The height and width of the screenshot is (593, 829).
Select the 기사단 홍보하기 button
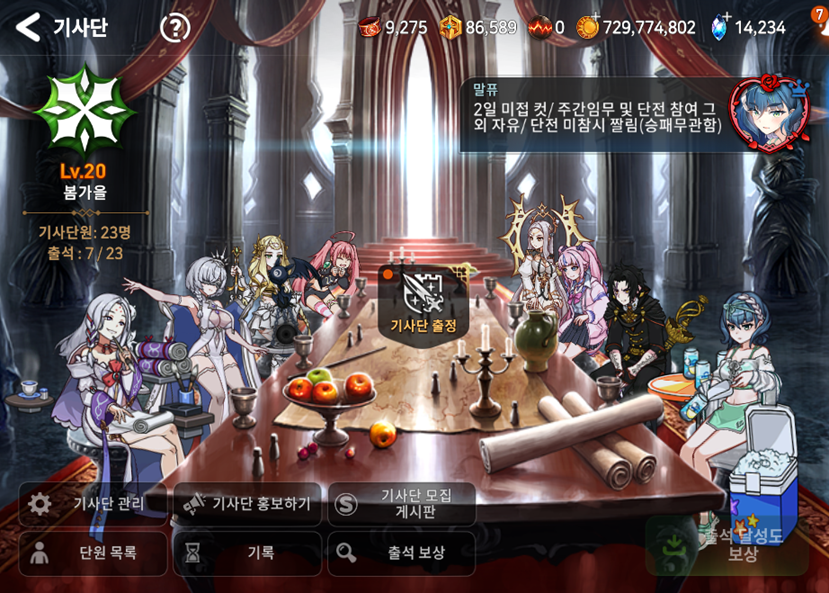[x=247, y=504]
